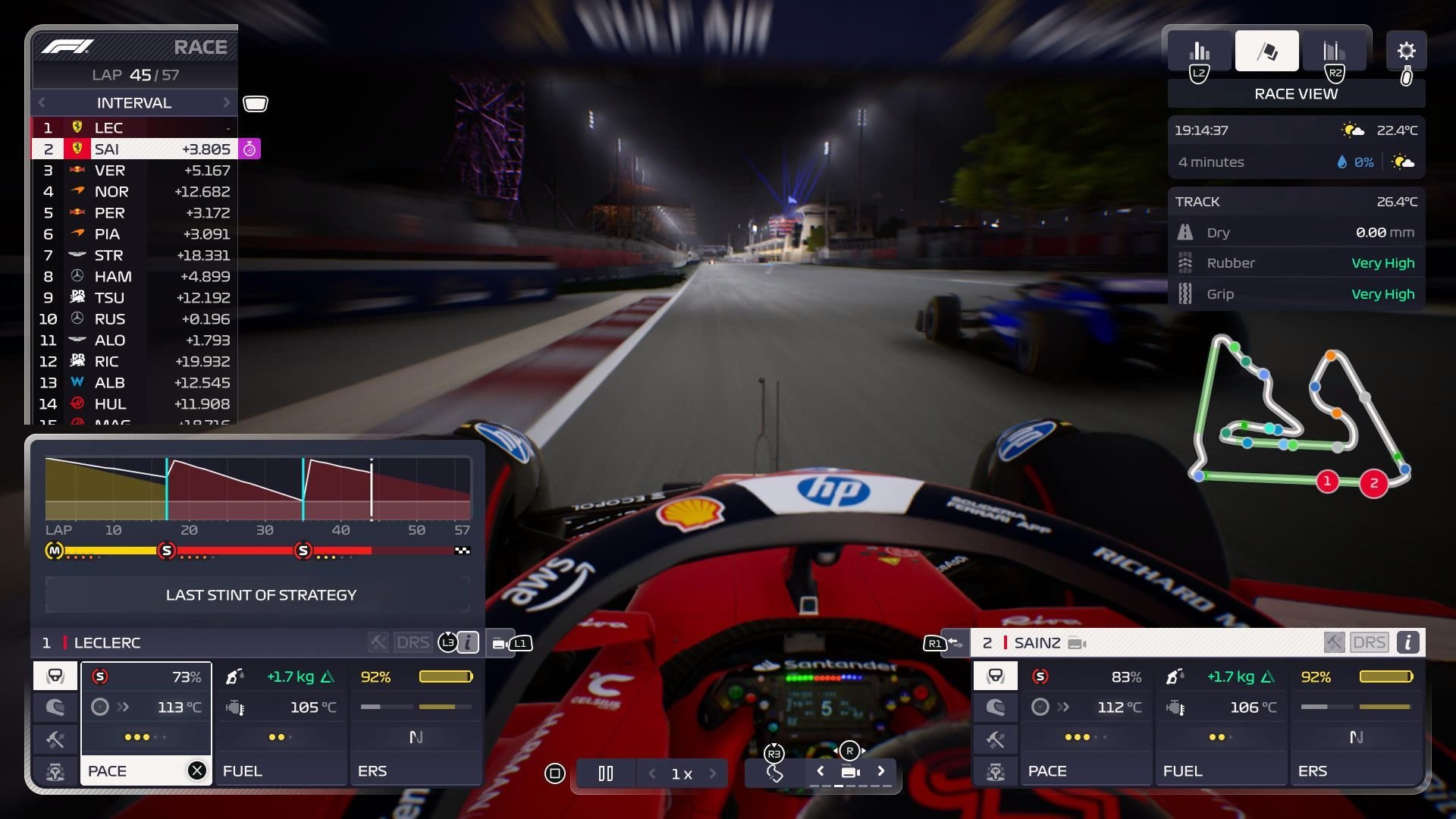
Task: Pause the replay with the pause control
Action: [x=605, y=773]
